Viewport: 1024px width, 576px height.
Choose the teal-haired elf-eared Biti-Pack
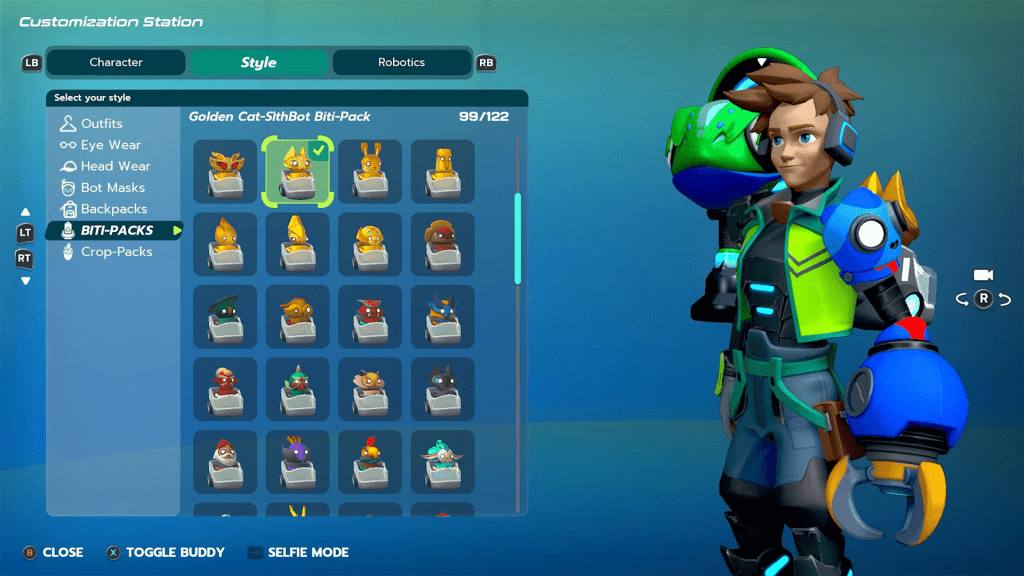click(x=443, y=462)
